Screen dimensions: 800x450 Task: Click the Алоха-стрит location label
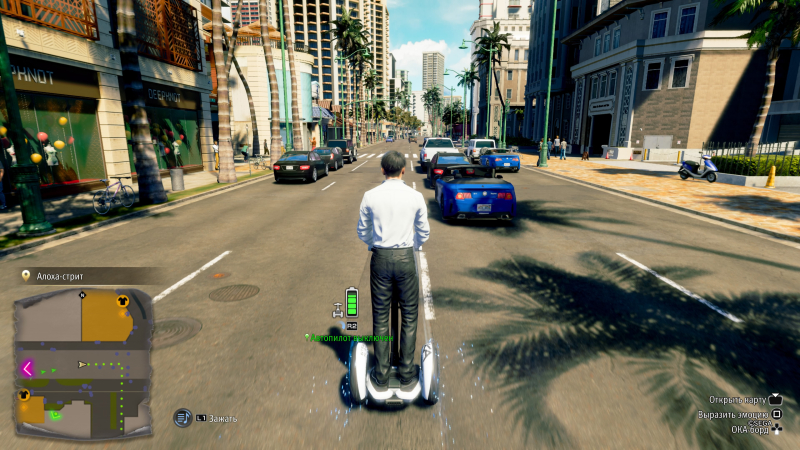click(x=60, y=276)
